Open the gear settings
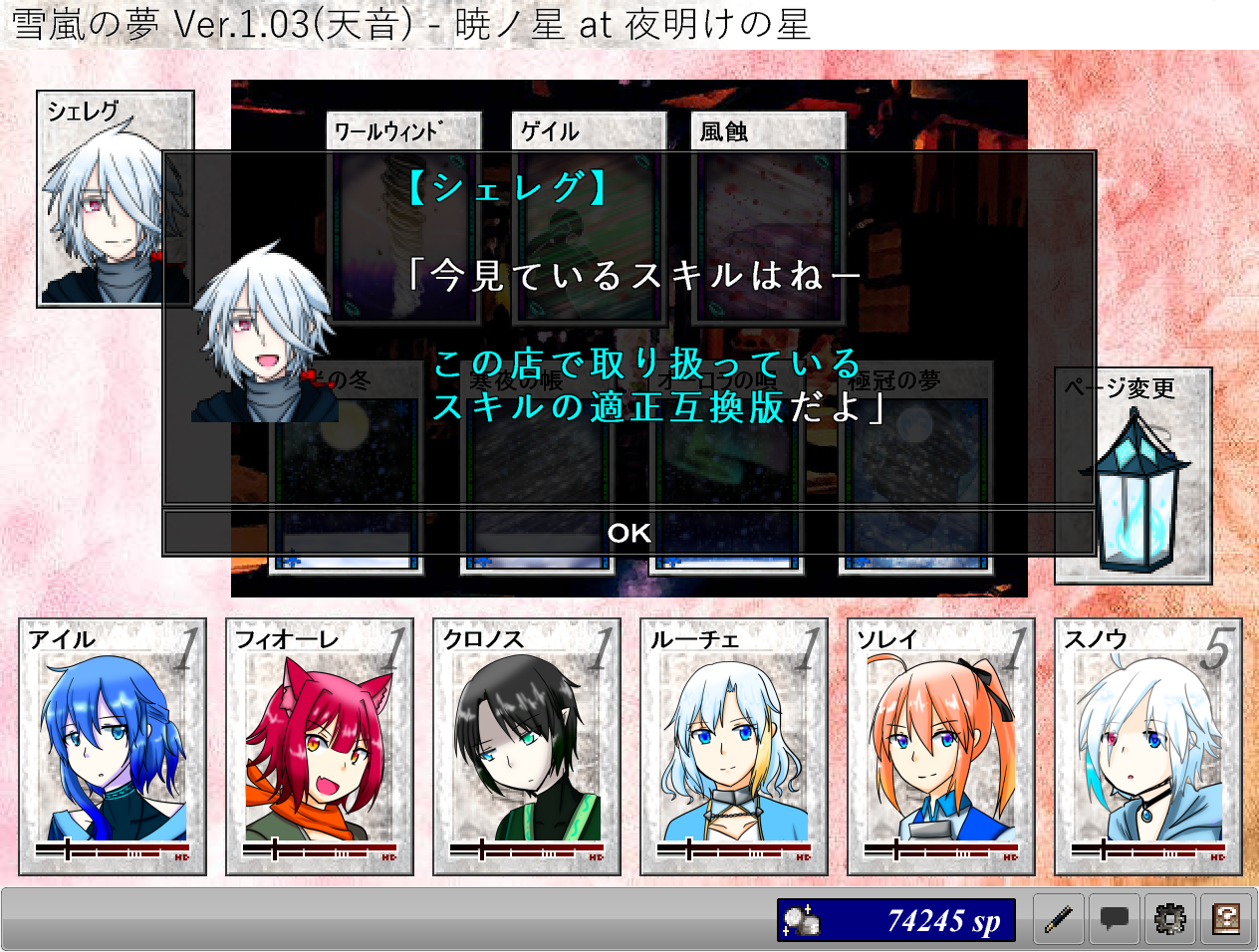Image resolution: width=1259 pixels, height=952 pixels. click(1170, 919)
